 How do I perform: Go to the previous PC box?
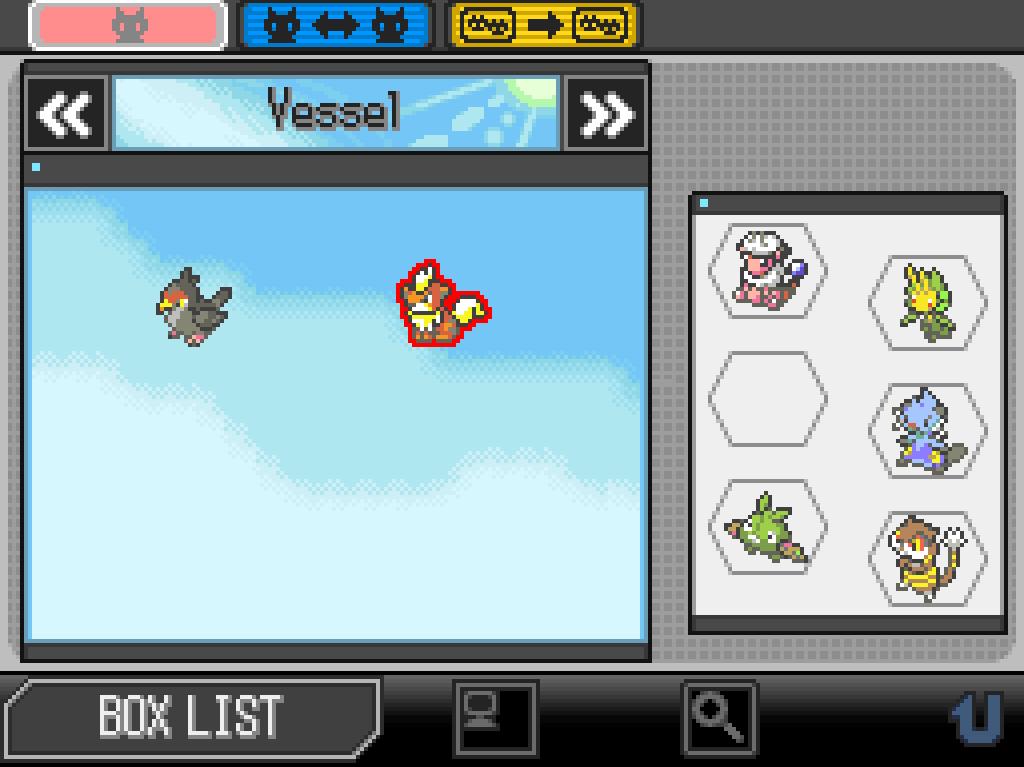point(66,114)
